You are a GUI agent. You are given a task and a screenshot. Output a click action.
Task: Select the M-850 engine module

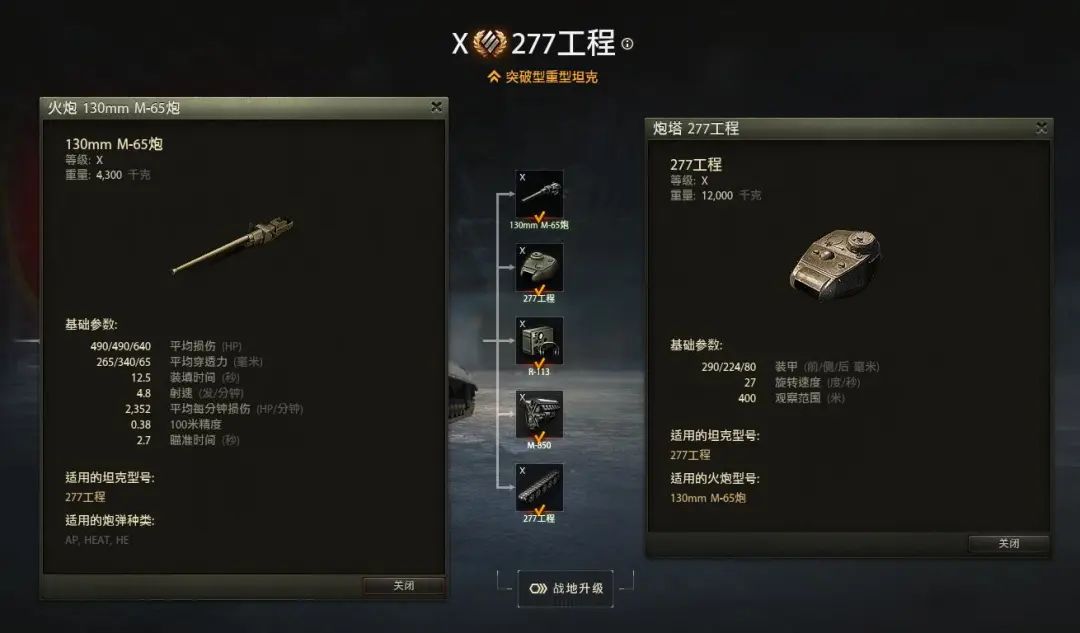tap(539, 414)
